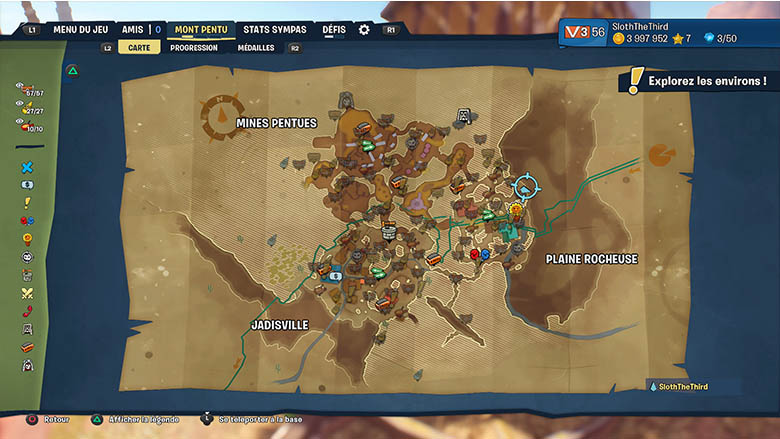Go to the Défis tab

point(334,30)
